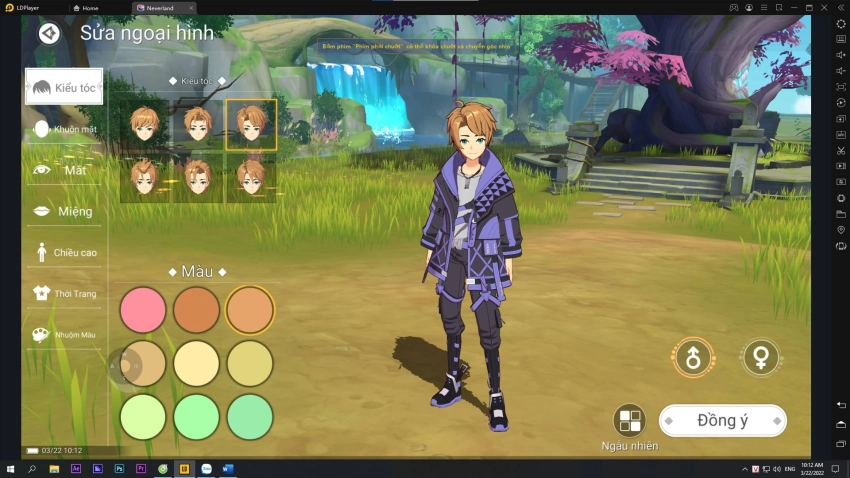
Task: Open the Chiều cao height tab
Action: pyautogui.click(x=64, y=252)
